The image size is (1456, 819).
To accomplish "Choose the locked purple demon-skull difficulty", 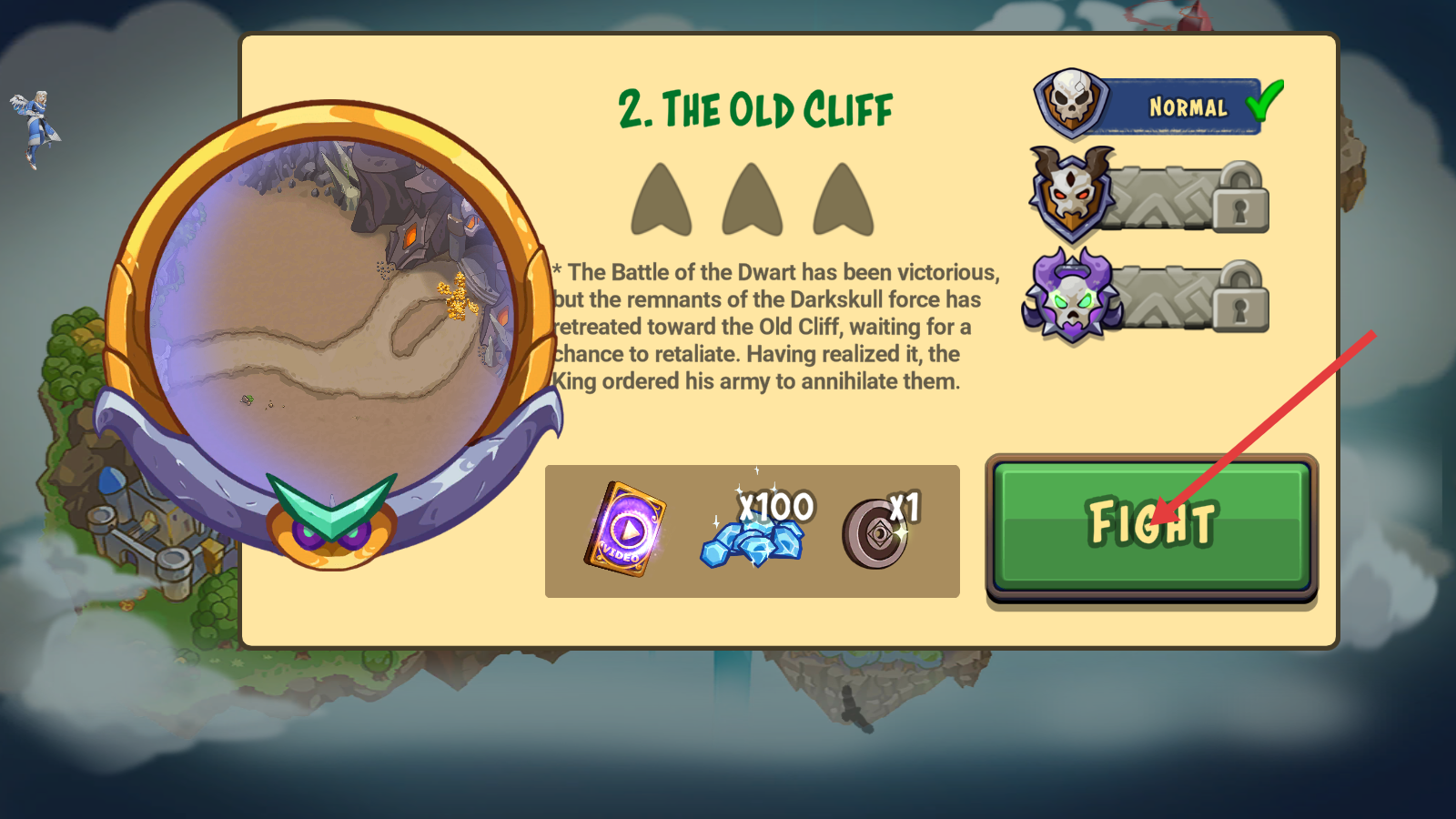I will 1148,296.
